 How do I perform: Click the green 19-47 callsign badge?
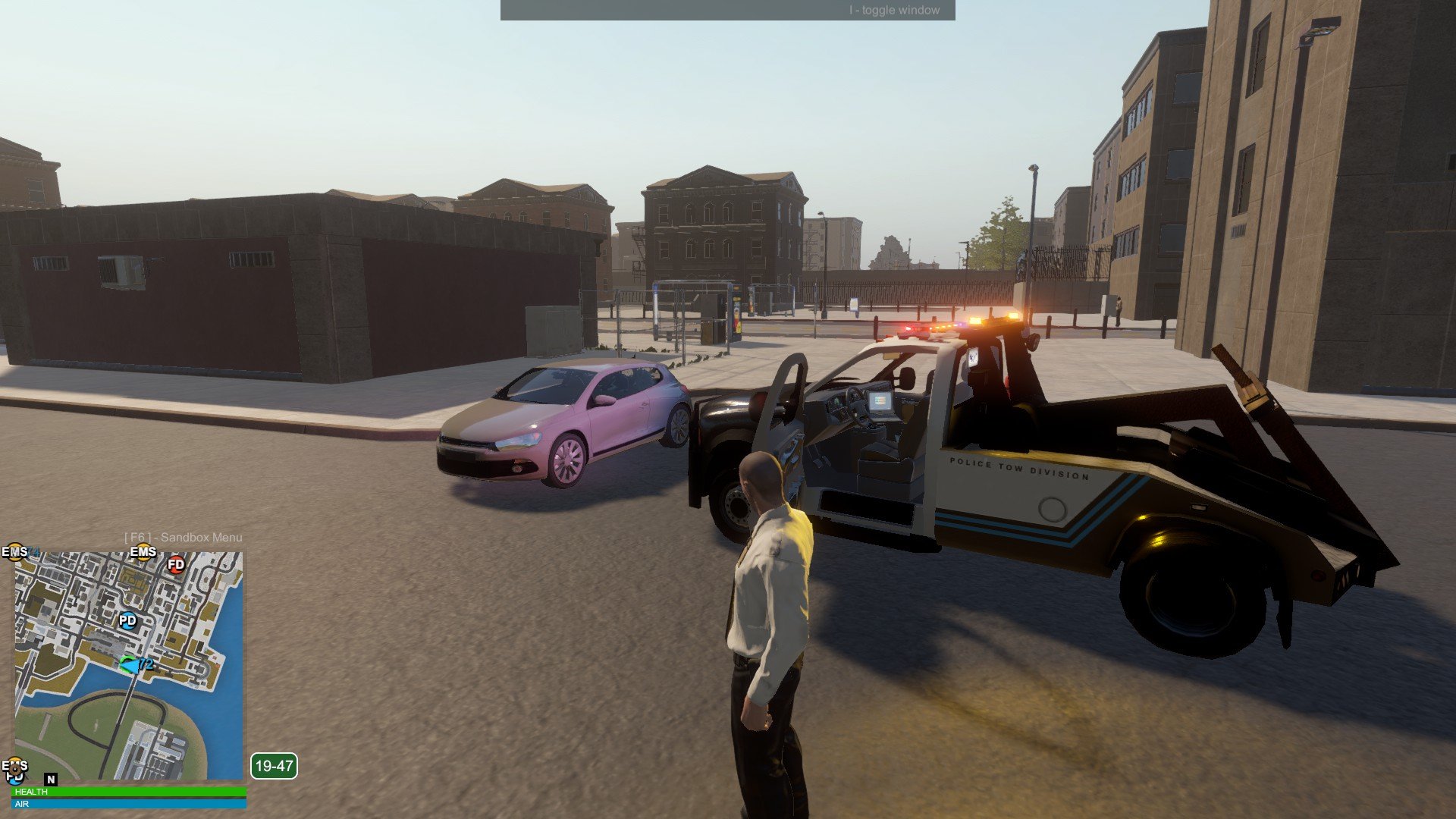click(274, 766)
